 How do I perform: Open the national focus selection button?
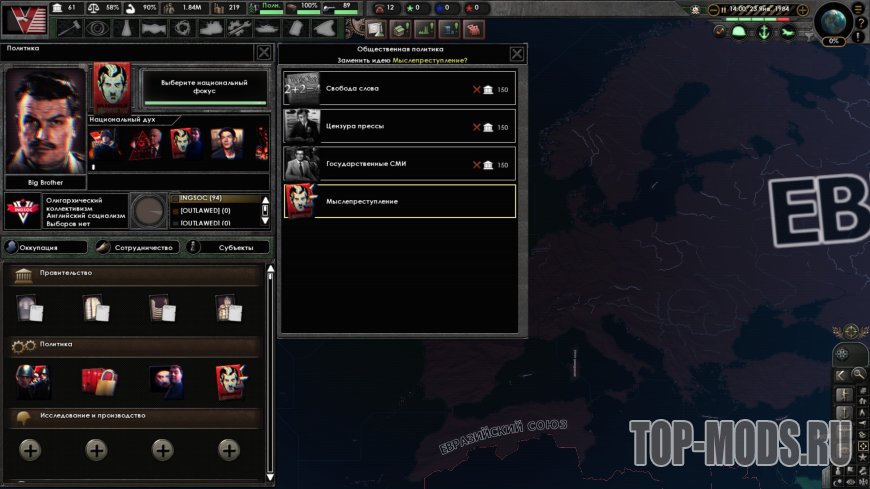[x=205, y=86]
